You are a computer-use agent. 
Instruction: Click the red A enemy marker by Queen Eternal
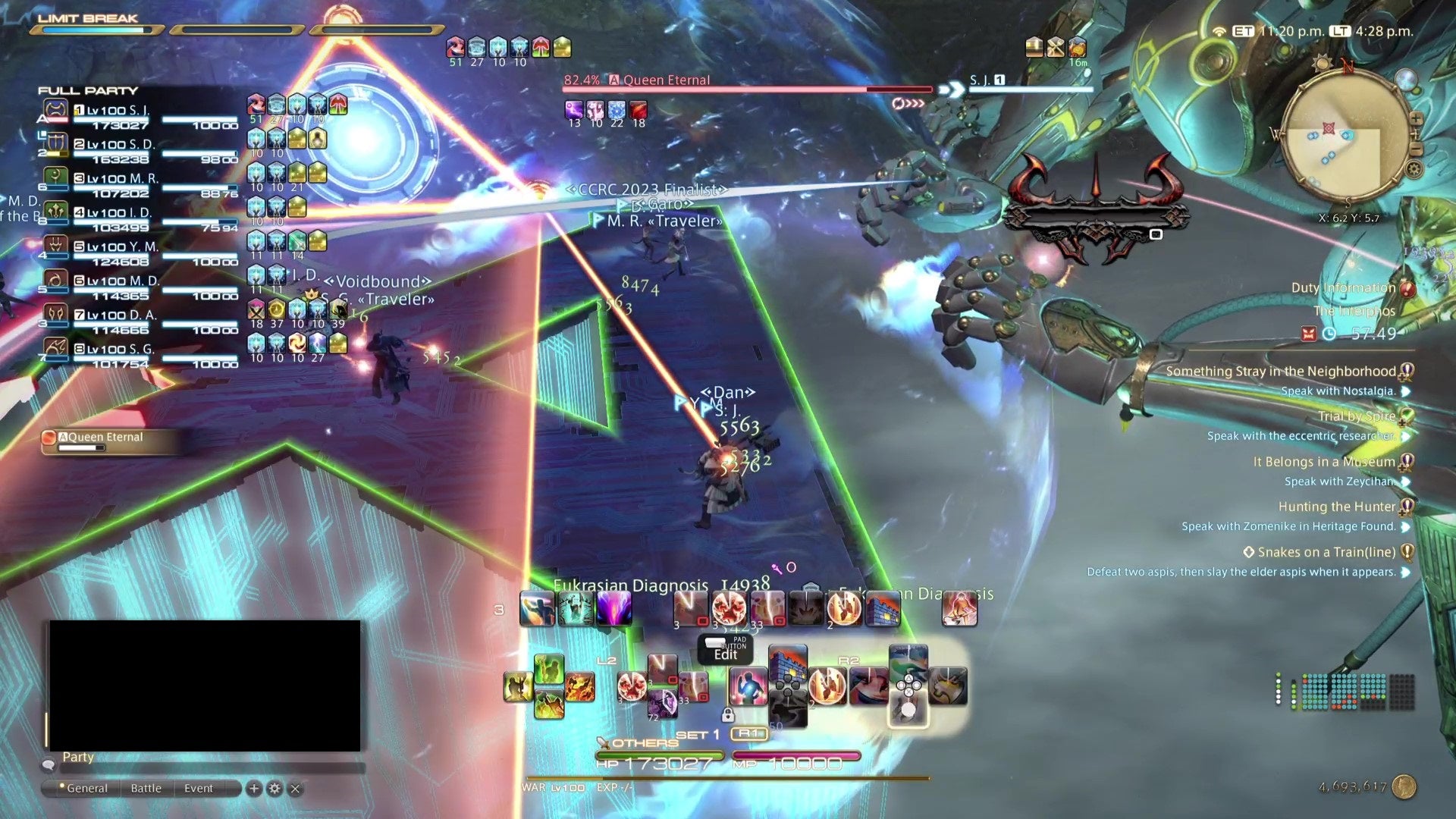click(x=614, y=80)
